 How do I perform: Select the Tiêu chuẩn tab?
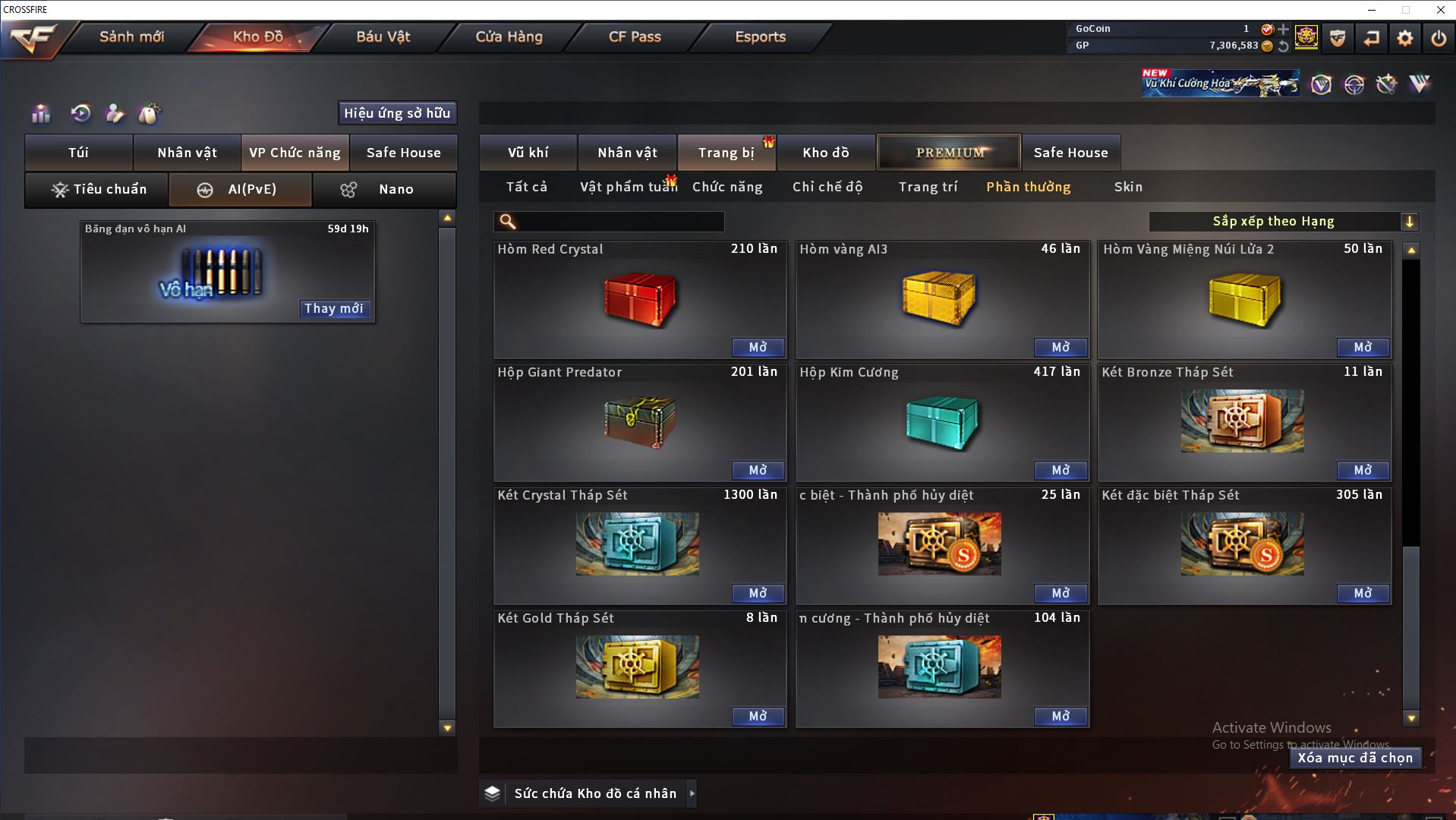pyautogui.click(x=97, y=190)
